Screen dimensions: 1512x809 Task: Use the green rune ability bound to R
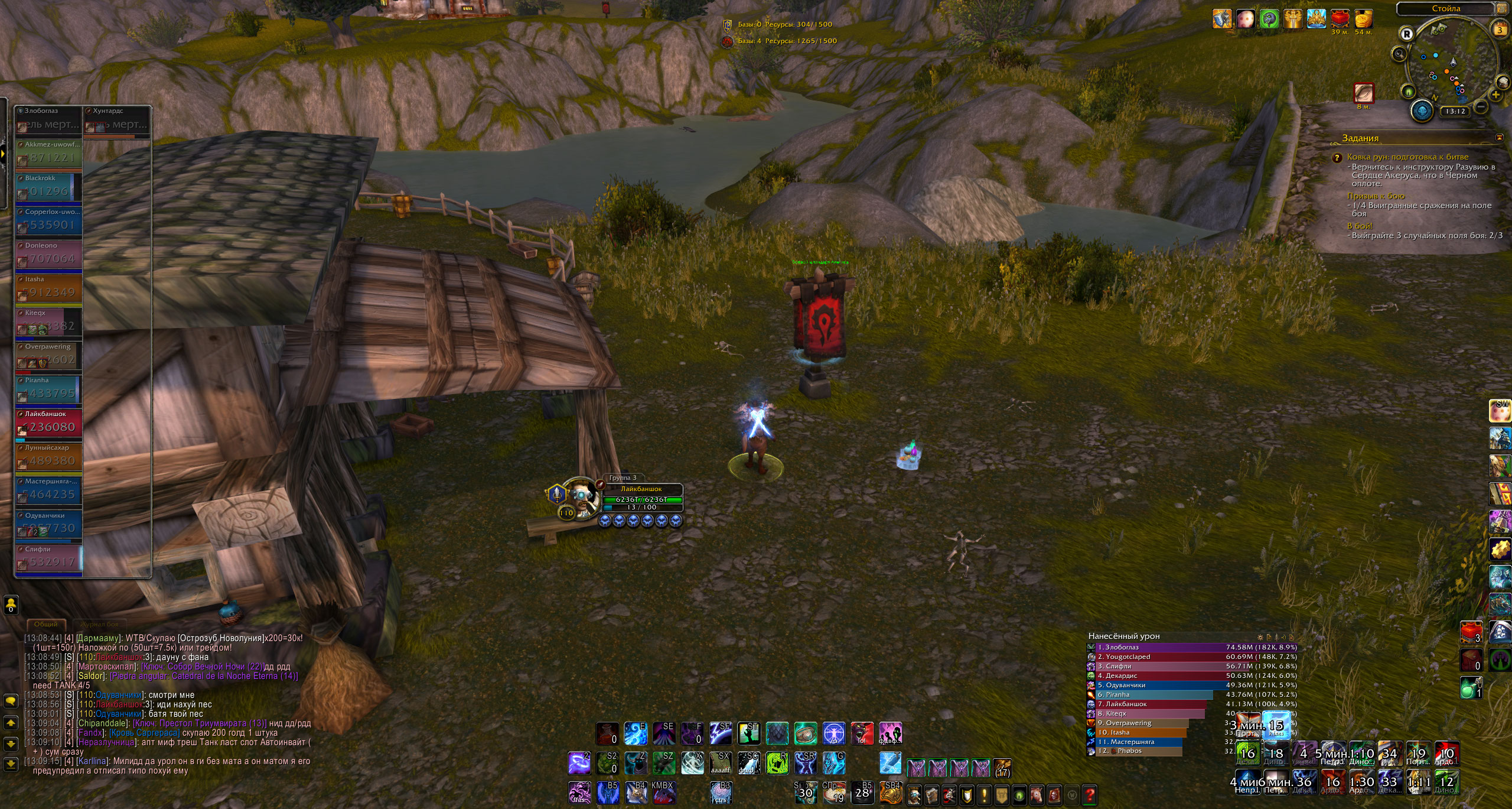click(777, 763)
